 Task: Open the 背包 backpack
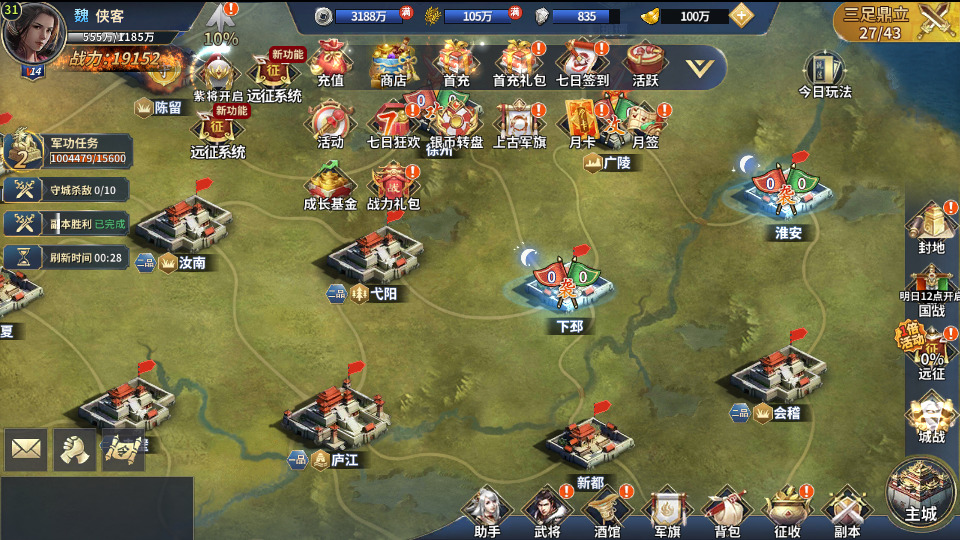pos(727,510)
